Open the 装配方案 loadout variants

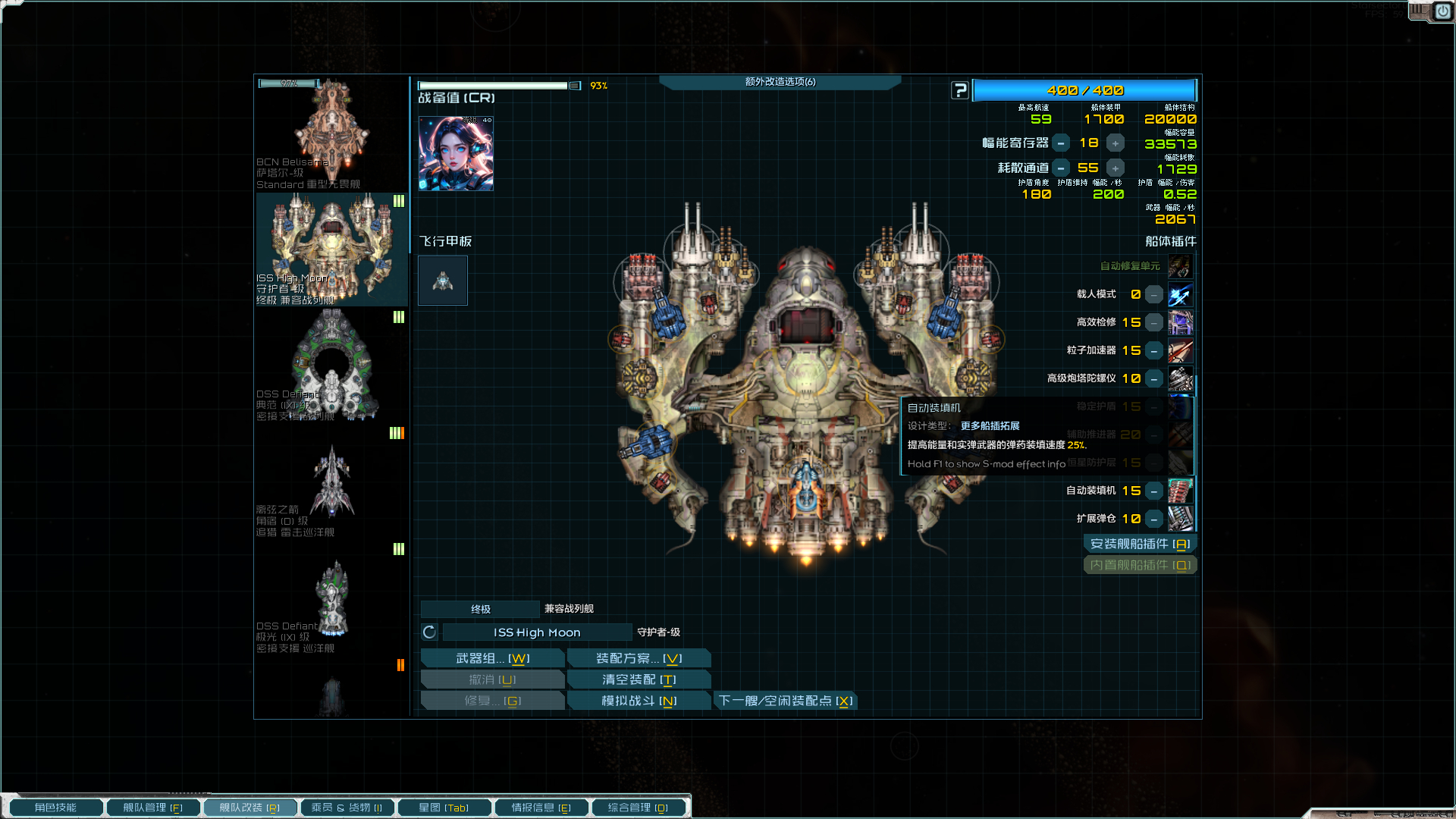click(x=639, y=658)
